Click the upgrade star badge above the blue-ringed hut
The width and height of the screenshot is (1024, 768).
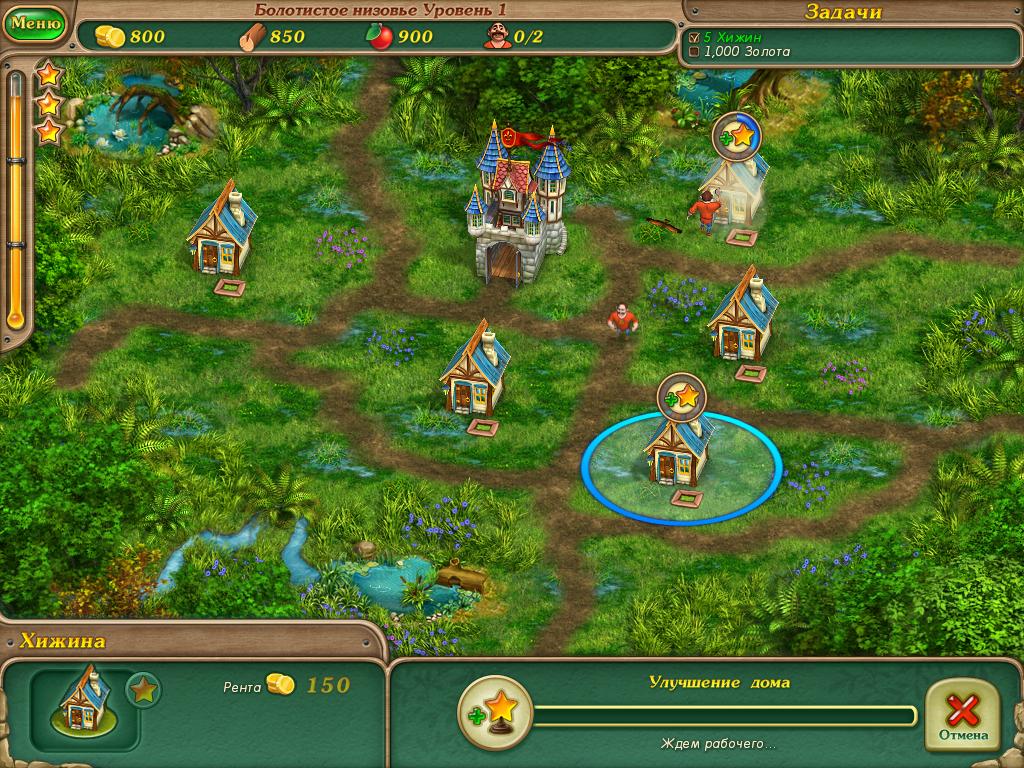coord(682,397)
